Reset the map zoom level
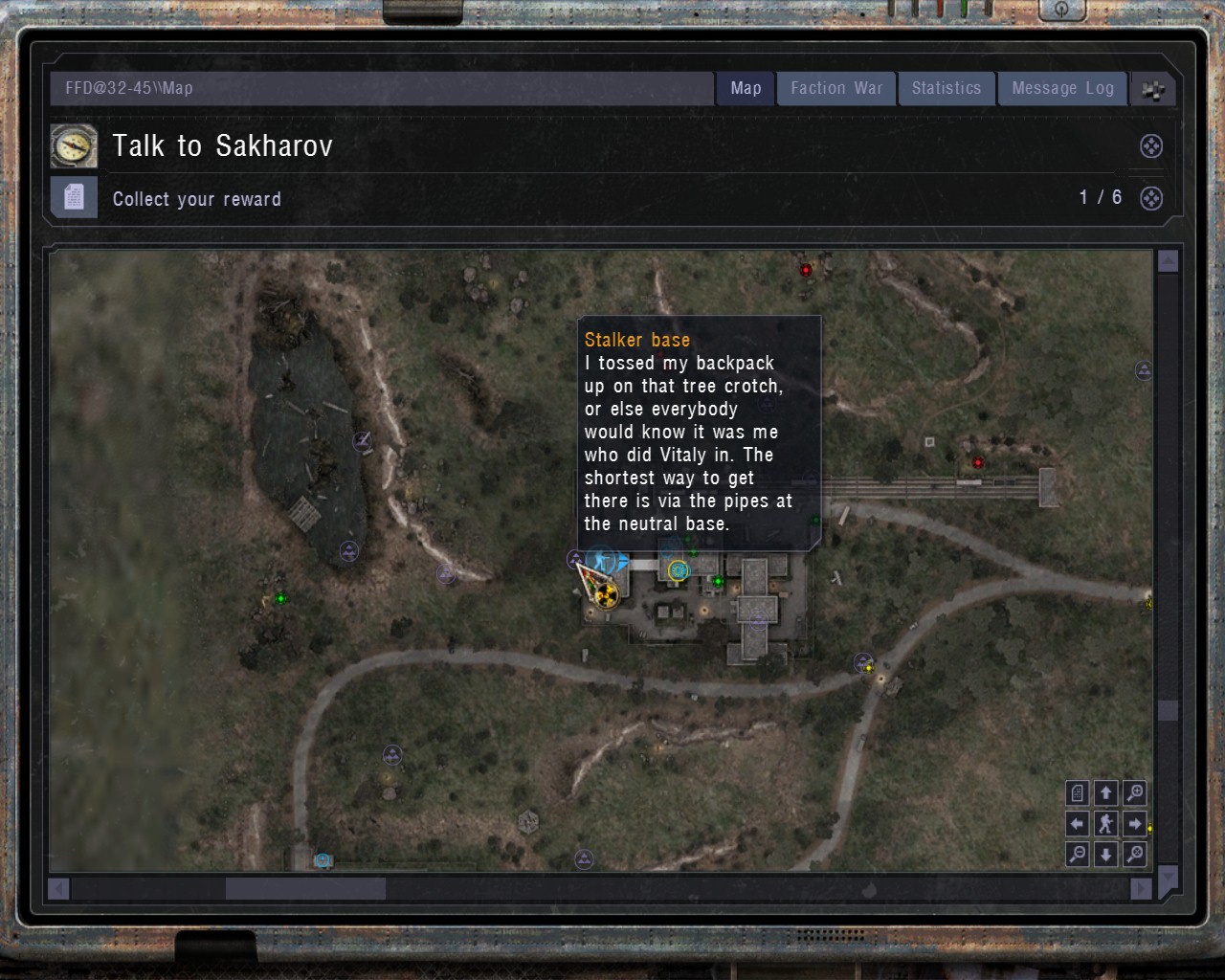1225x980 pixels. (1135, 855)
